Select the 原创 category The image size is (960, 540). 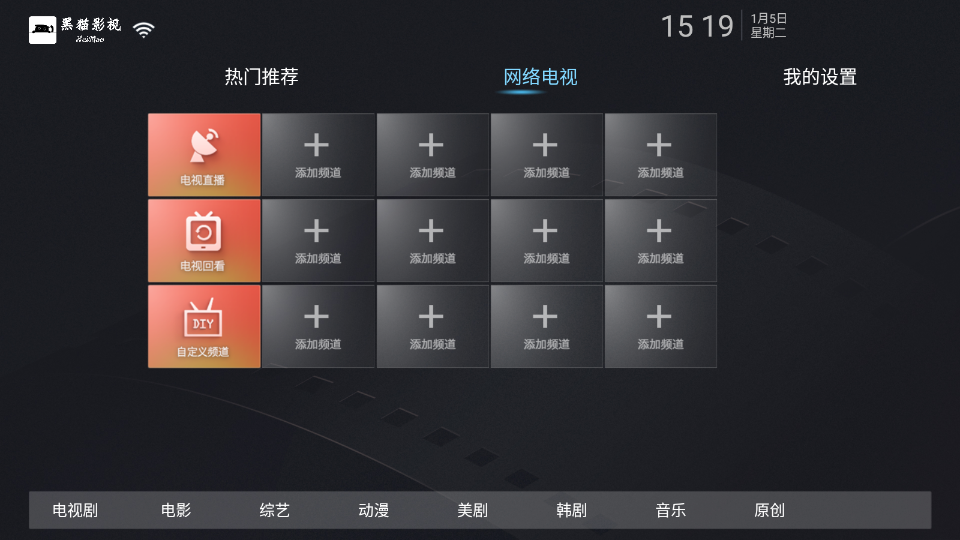(x=769, y=510)
